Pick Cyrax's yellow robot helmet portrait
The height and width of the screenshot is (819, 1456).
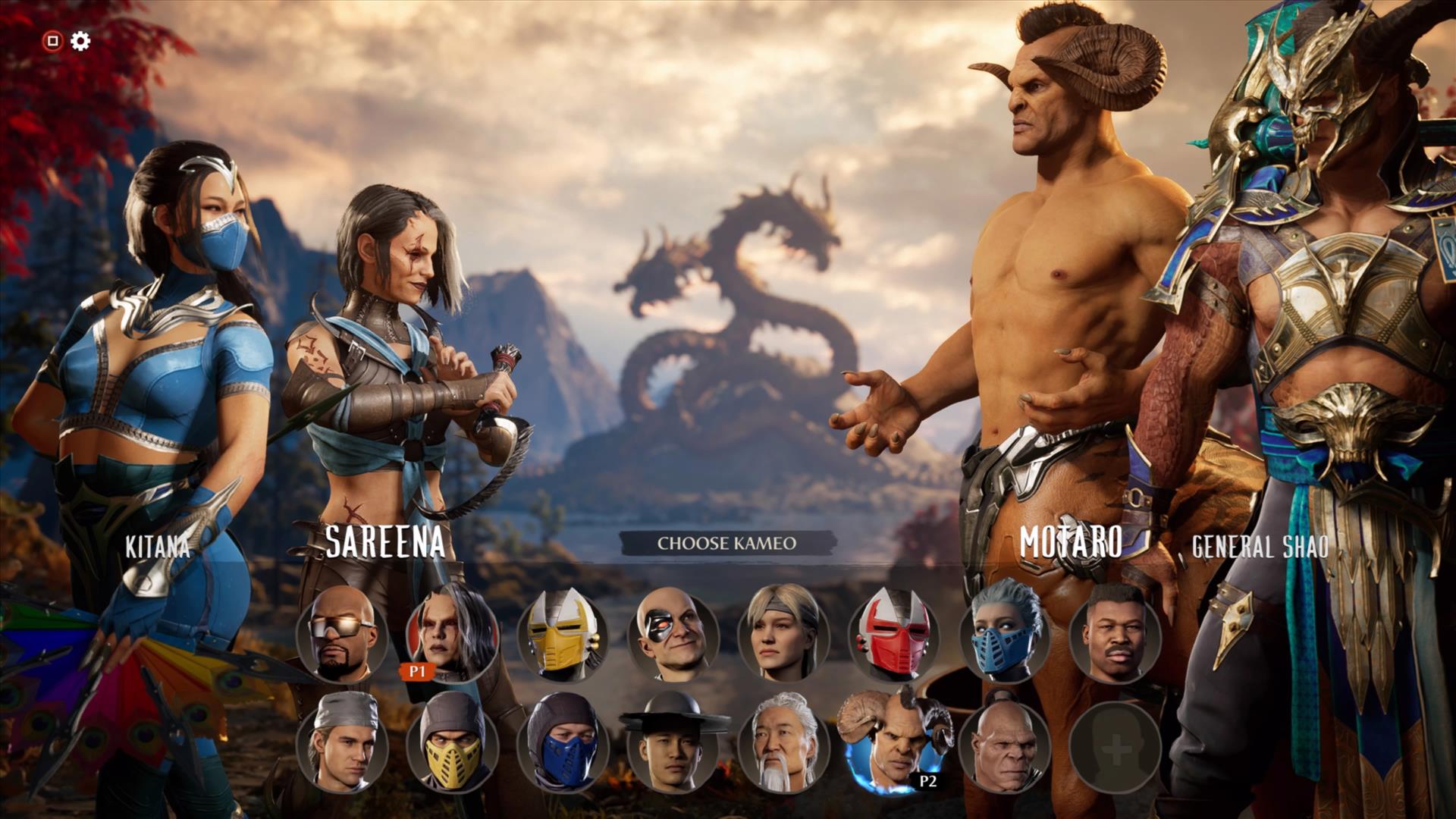562,634
